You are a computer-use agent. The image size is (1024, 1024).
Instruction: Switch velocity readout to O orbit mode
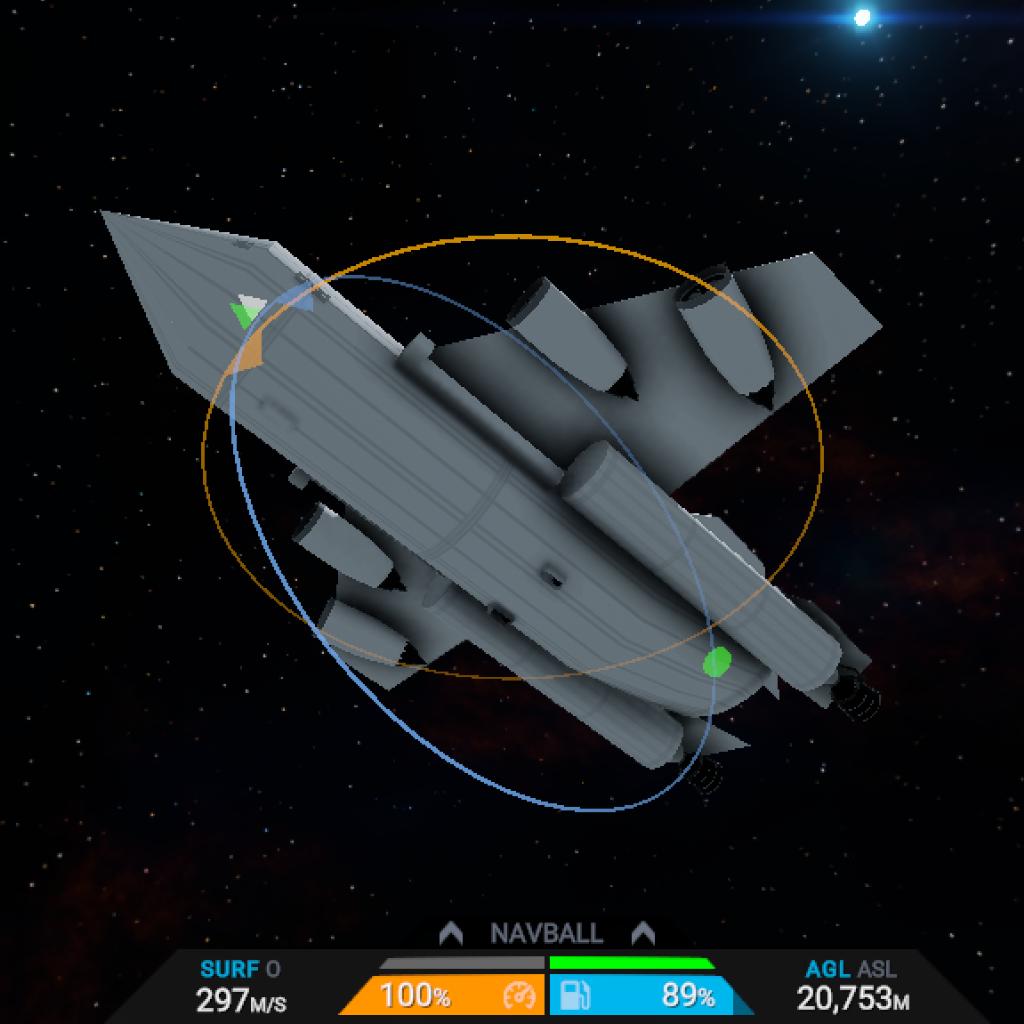(274, 969)
